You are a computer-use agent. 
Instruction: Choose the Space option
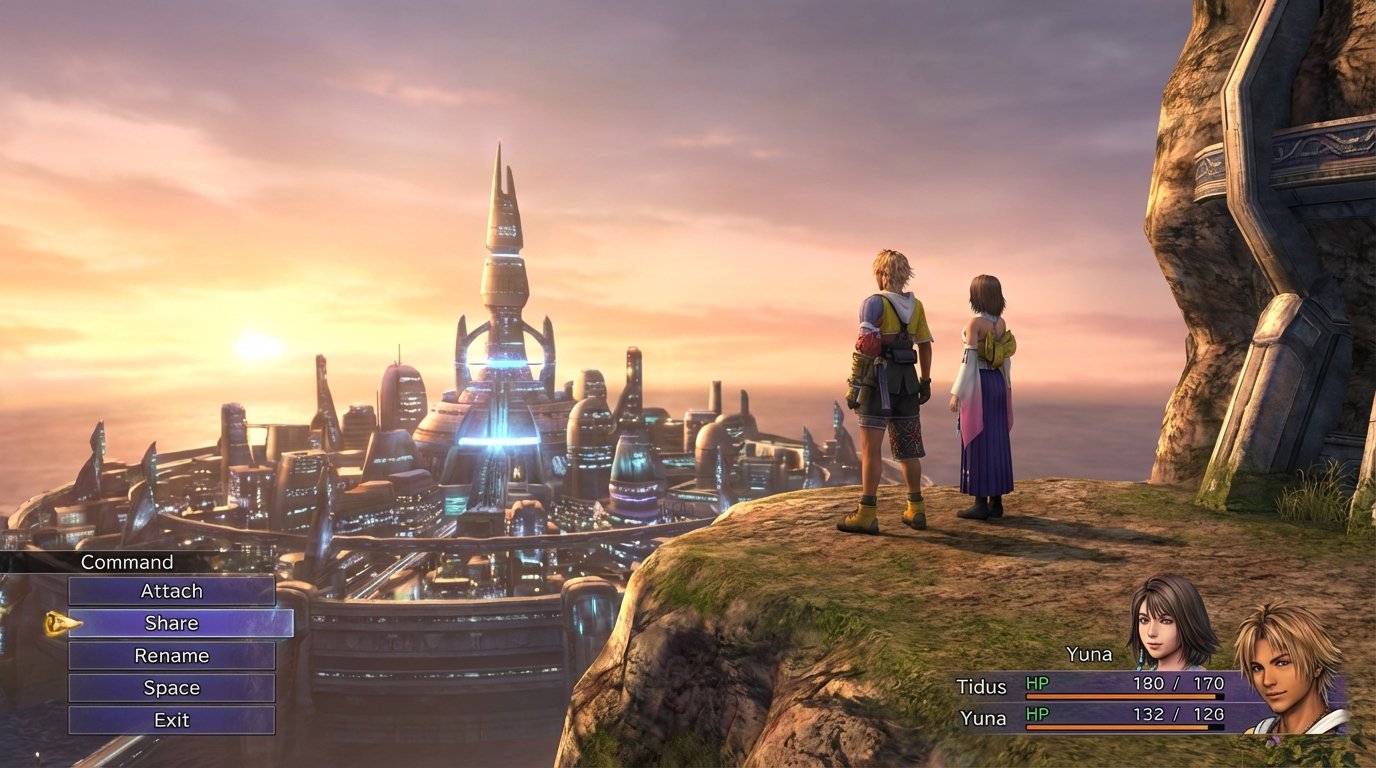[x=174, y=688]
